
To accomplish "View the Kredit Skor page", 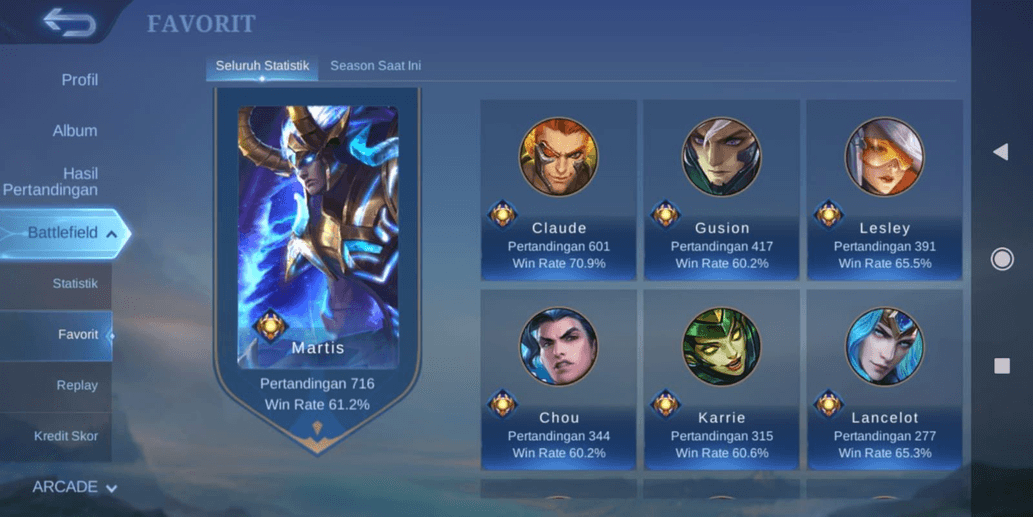I will (x=66, y=436).
